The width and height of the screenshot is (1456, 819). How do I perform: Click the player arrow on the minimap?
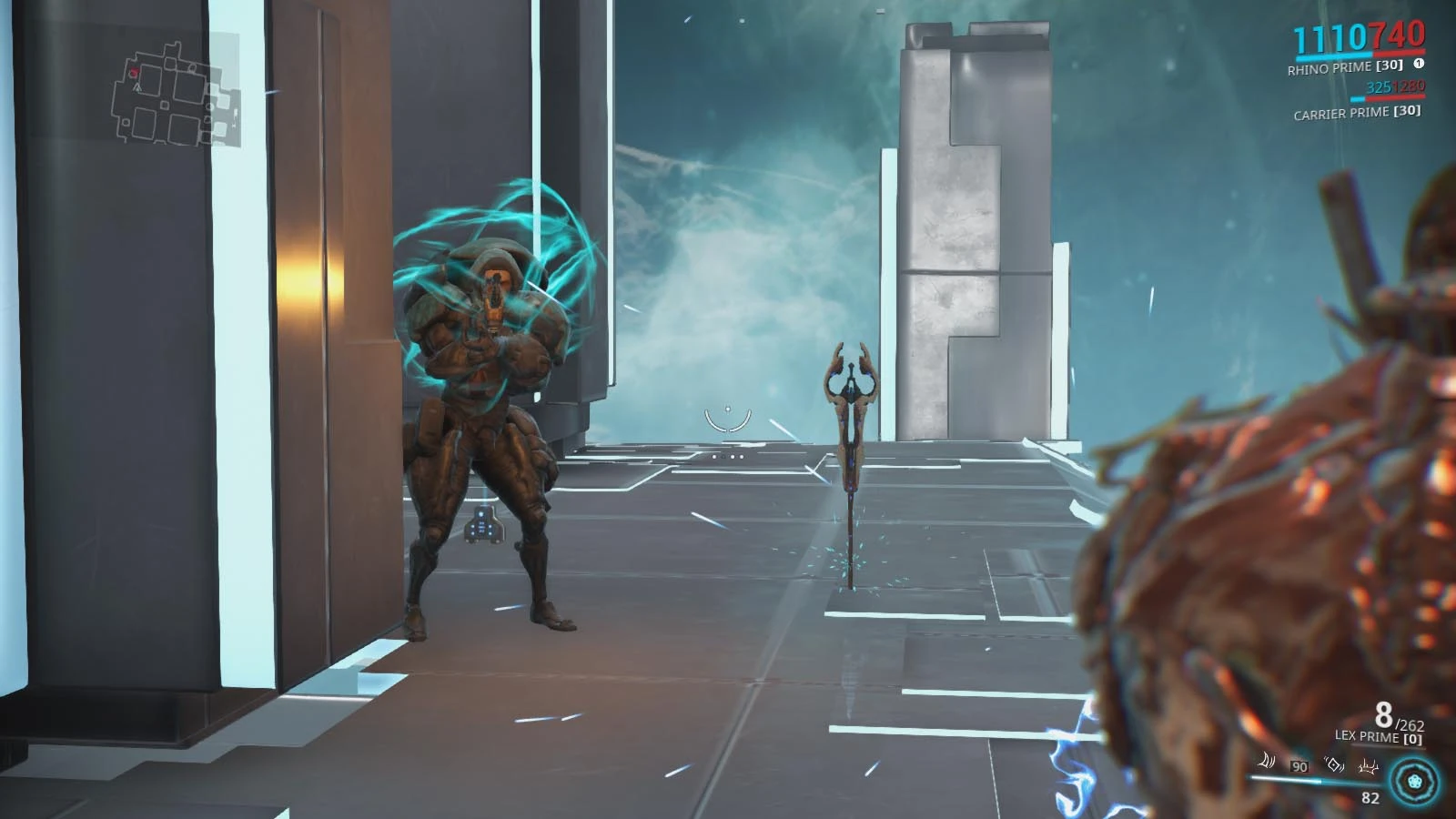pyautogui.click(x=136, y=88)
